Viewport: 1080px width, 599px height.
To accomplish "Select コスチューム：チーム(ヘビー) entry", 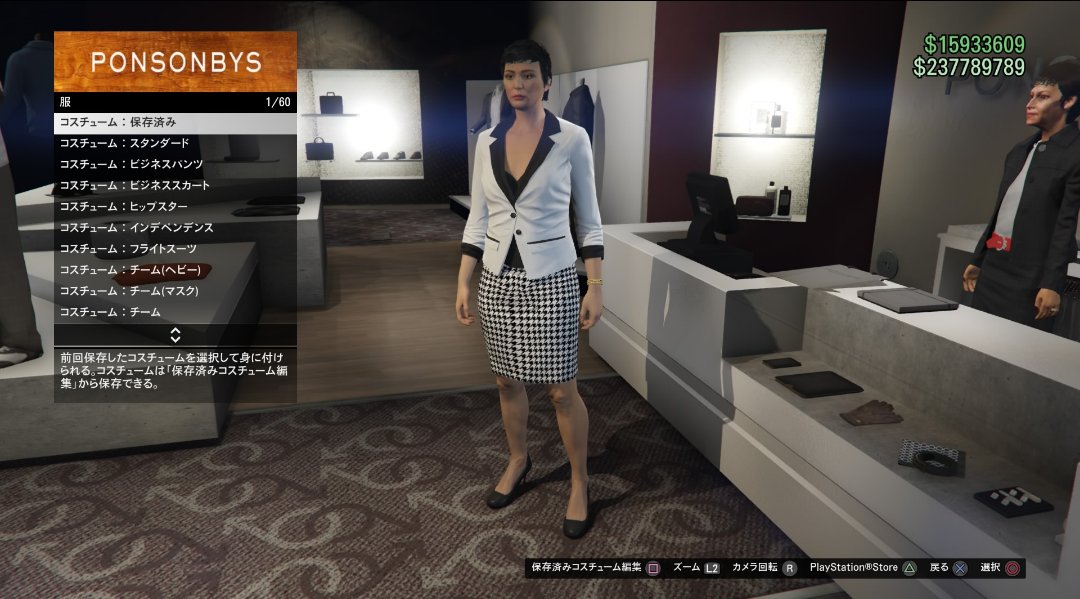I will click(x=175, y=270).
